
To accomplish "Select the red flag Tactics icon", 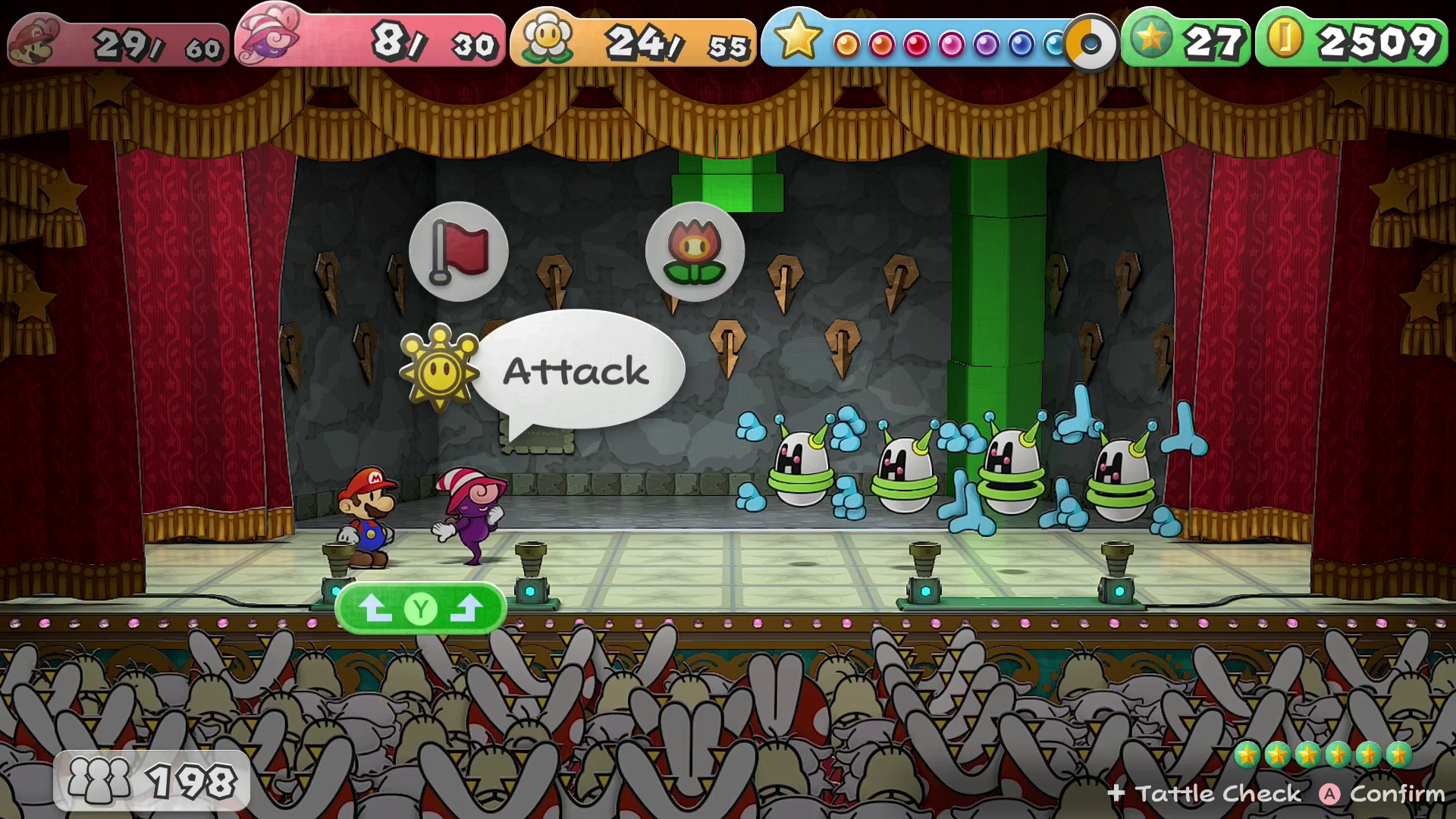I will (x=458, y=252).
